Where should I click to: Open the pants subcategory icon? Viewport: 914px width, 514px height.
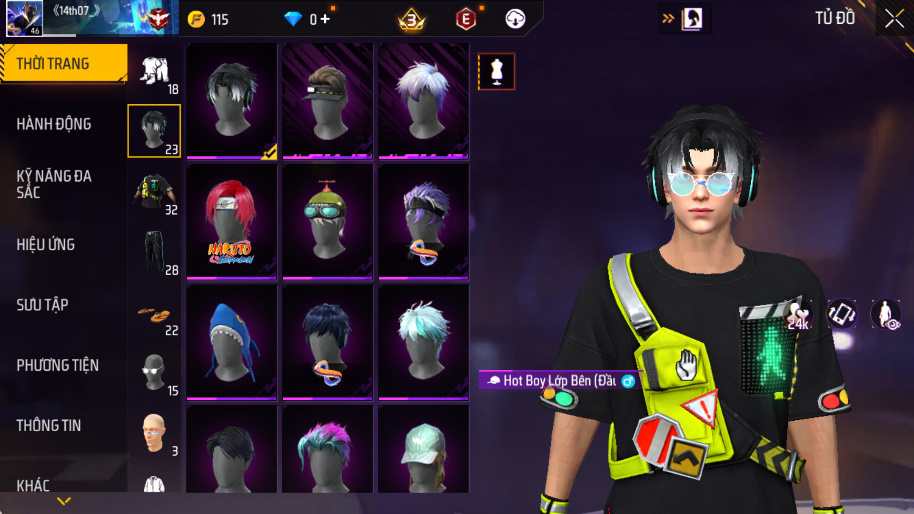tap(154, 252)
